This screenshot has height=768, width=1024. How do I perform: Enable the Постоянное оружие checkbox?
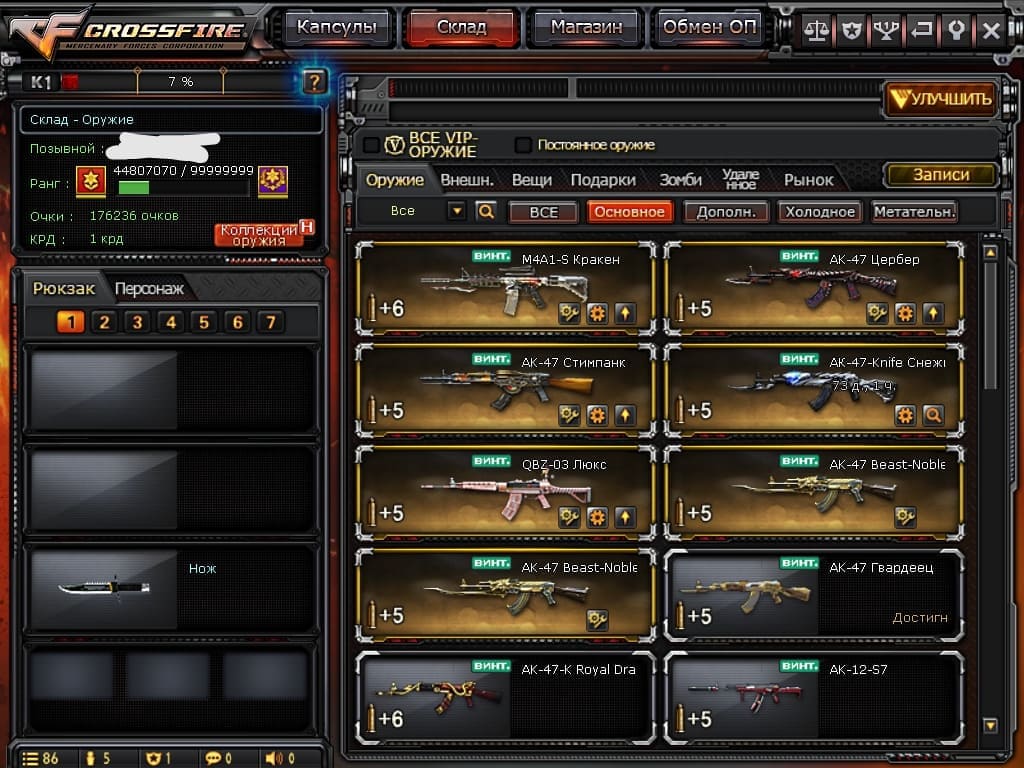pyautogui.click(x=523, y=145)
